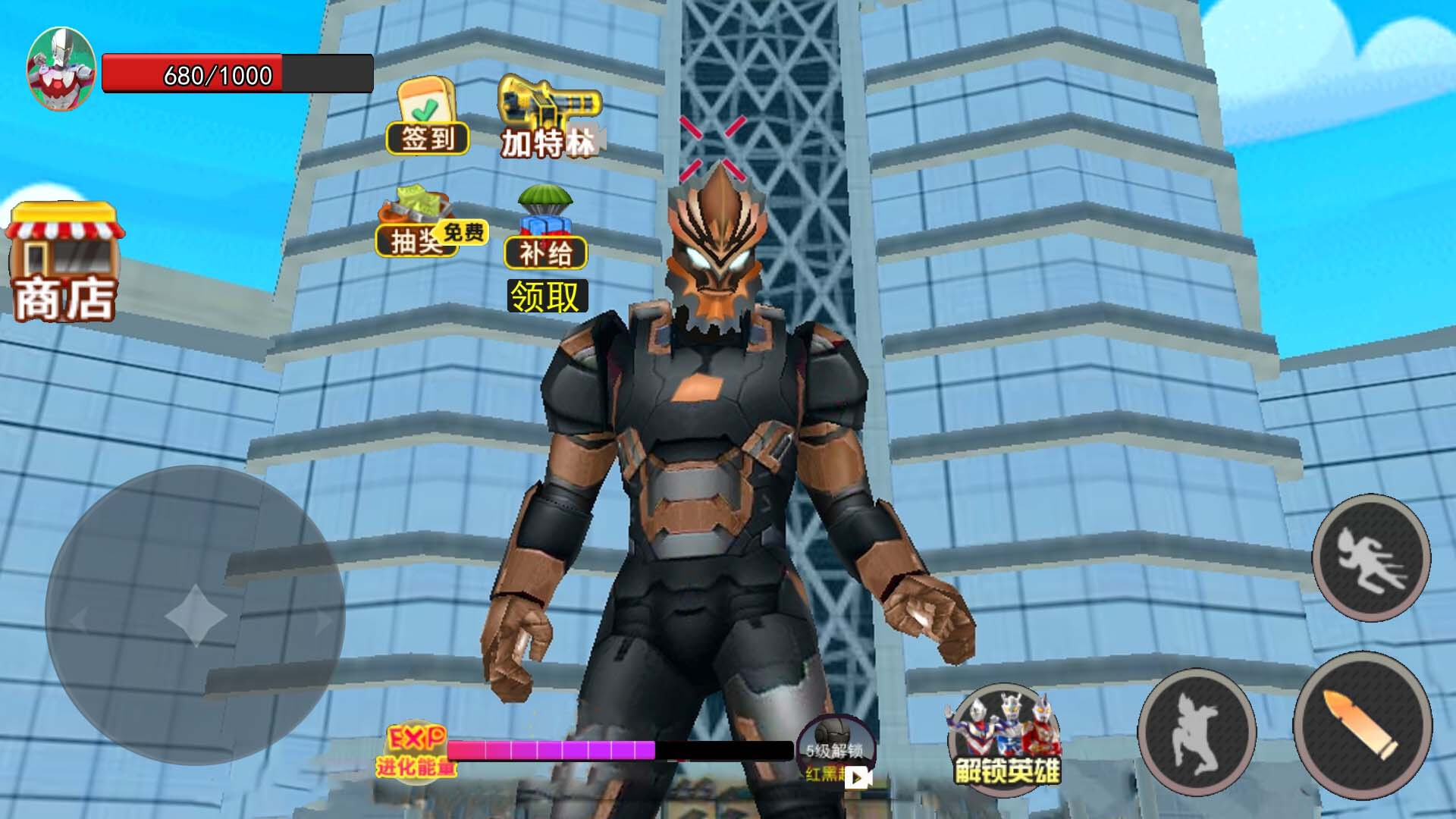The height and width of the screenshot is (819, 1456).
Task: Tap the EXP 进化能量 badge
Action: pyautogui.click(x=415, y=751)
